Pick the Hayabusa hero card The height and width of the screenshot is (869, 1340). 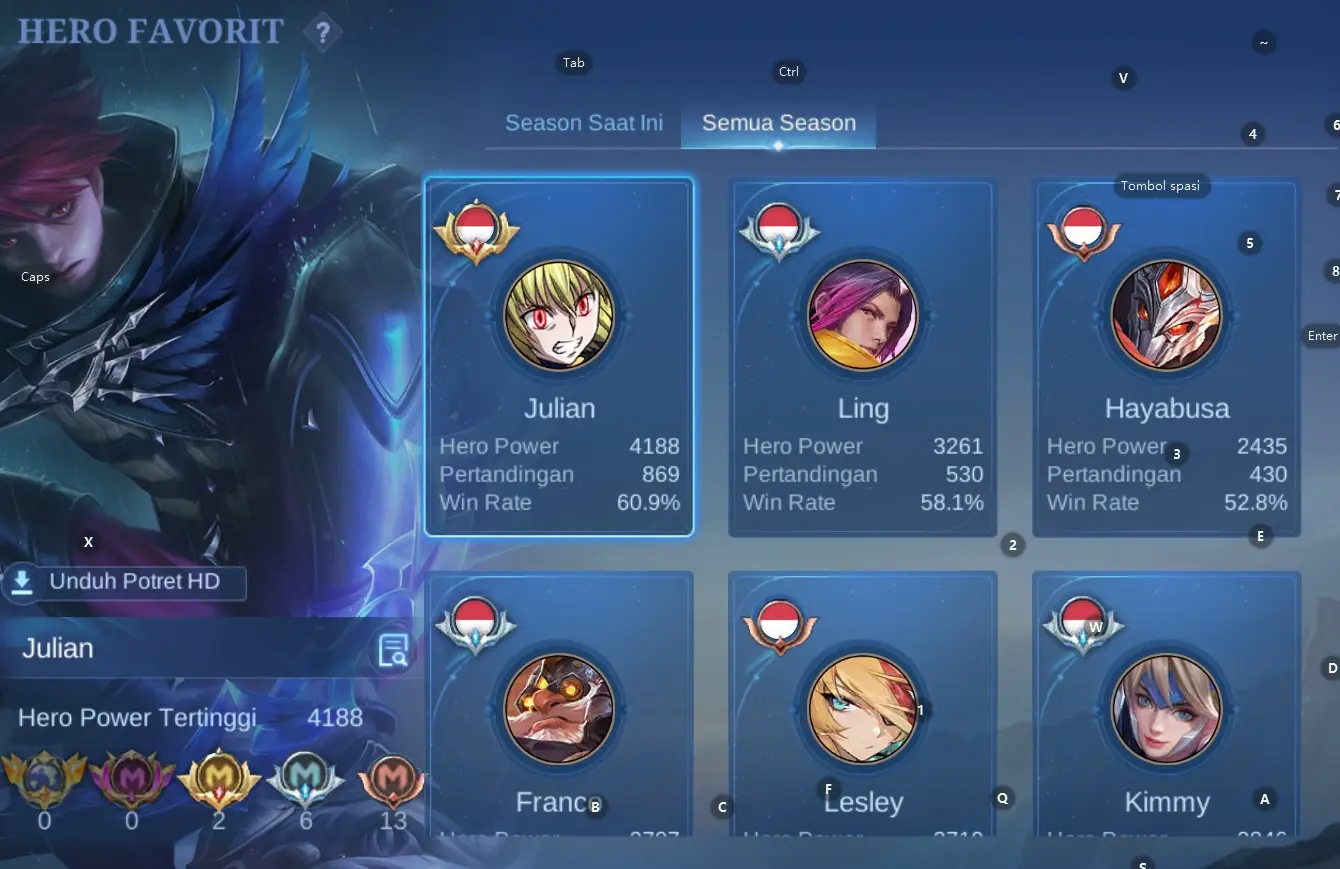point(1166,357)
